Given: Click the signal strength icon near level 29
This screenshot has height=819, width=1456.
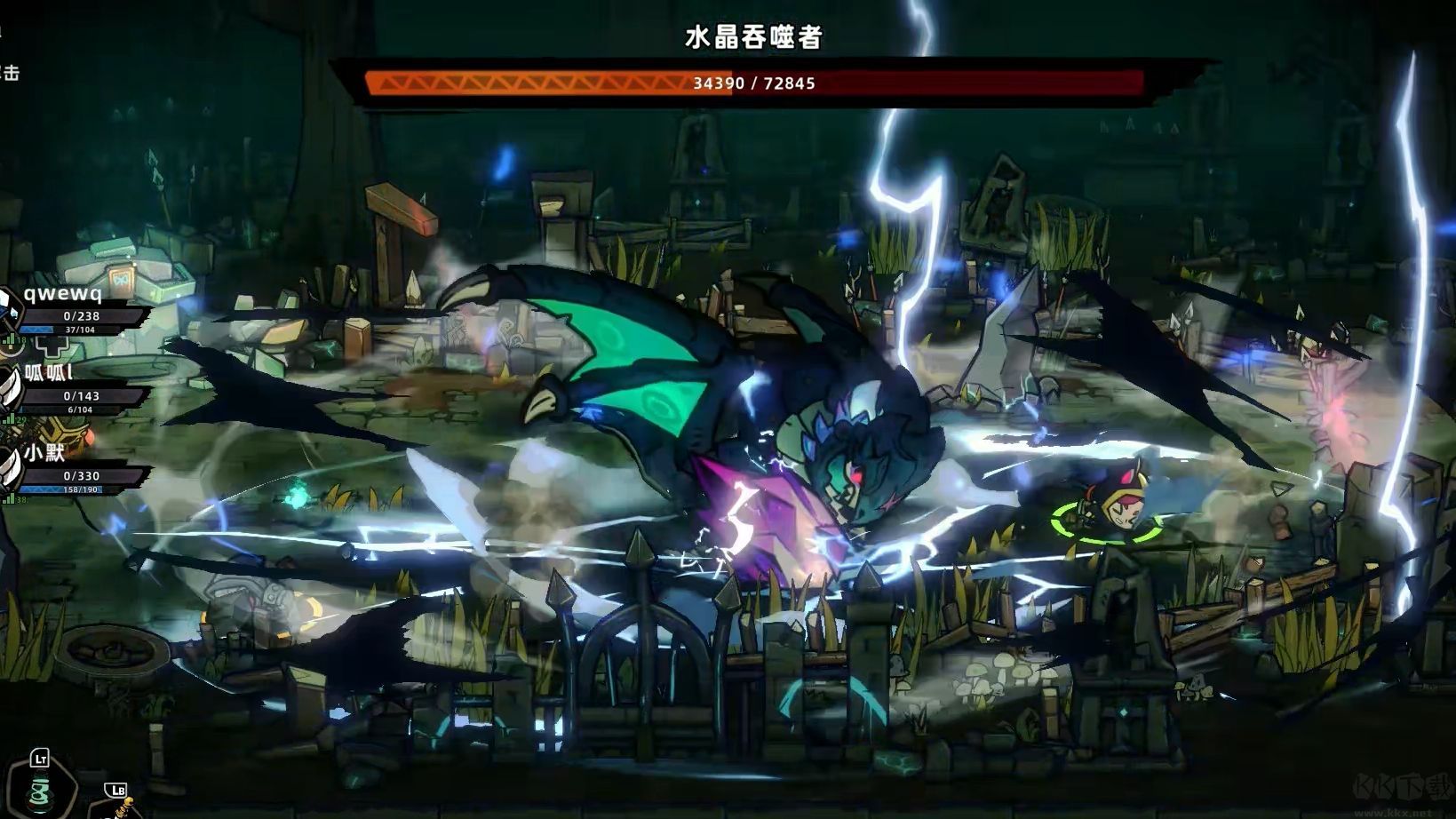Looking at the screenshot, I should (7, 418).
